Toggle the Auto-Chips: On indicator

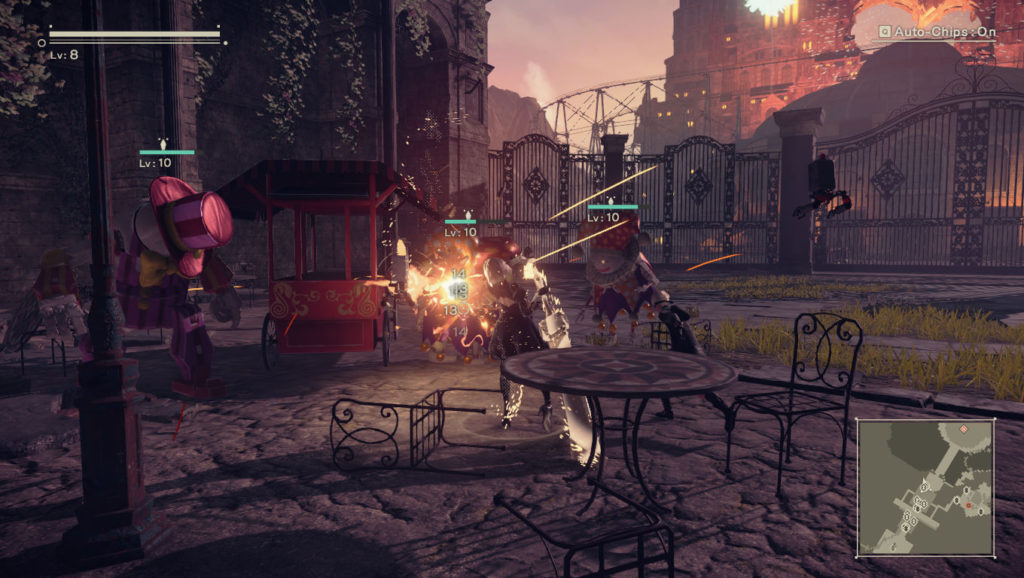[x=936, y=32]
